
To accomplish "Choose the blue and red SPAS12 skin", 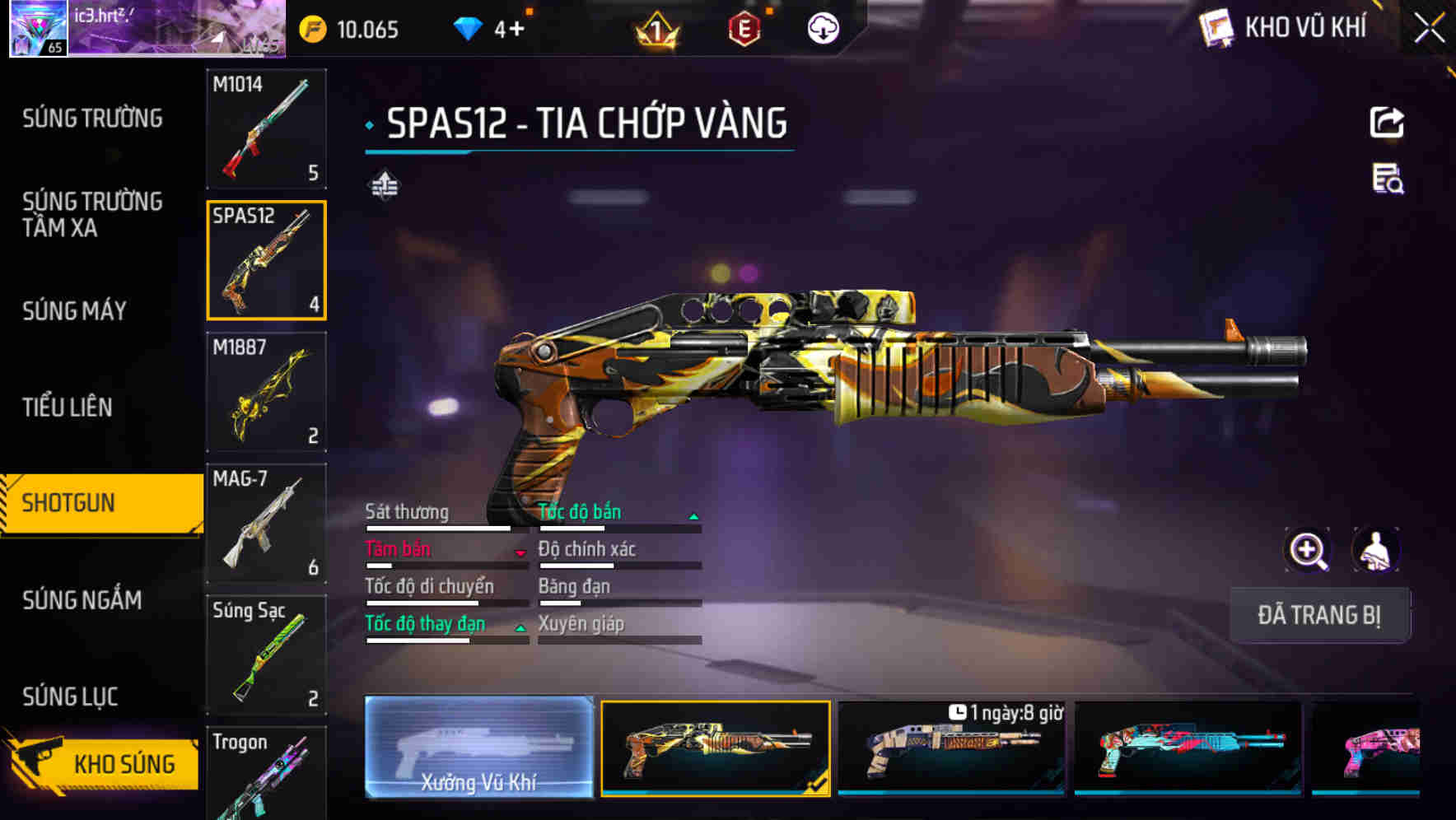I will [1188, 748].
